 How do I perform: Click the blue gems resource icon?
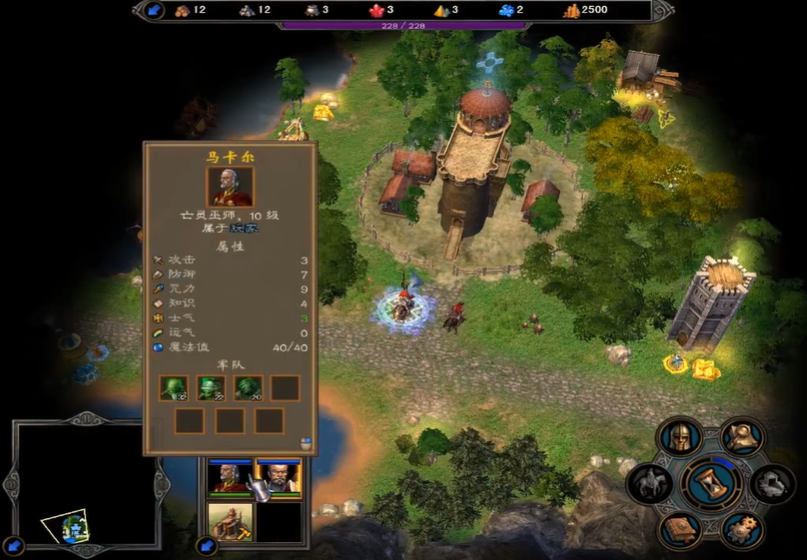[506, 10]
